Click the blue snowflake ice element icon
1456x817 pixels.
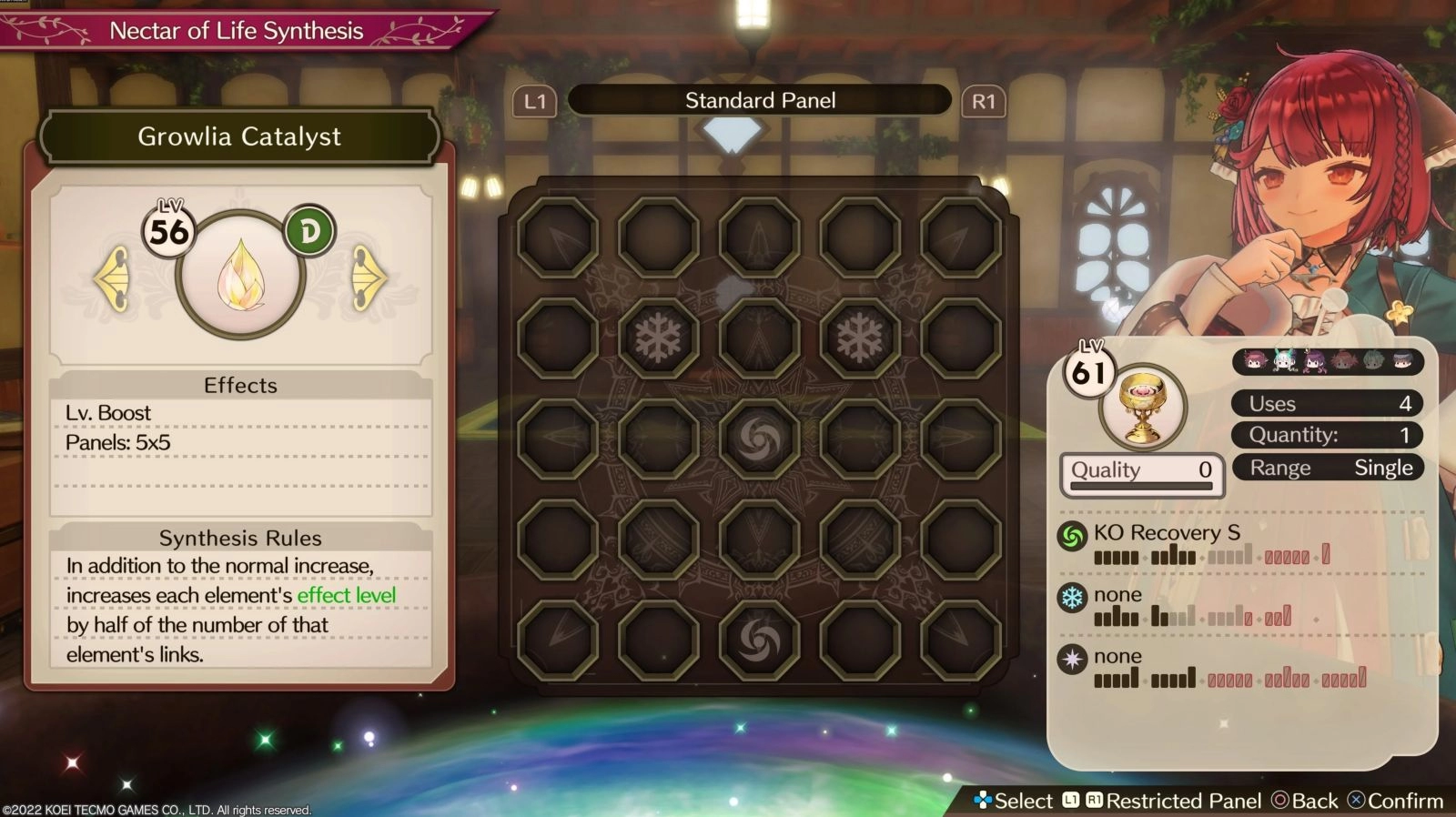coord(1073,599)
